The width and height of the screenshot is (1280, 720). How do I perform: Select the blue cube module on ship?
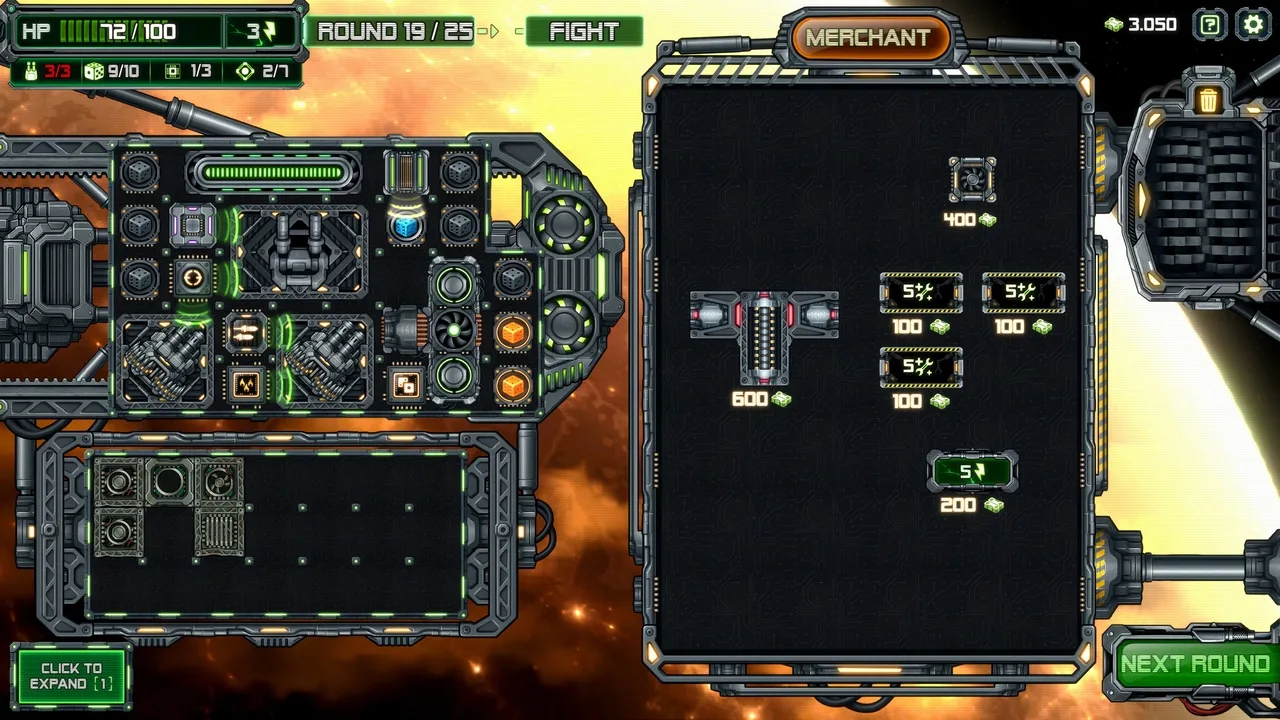pyautogui.click(x=405, y=227)
